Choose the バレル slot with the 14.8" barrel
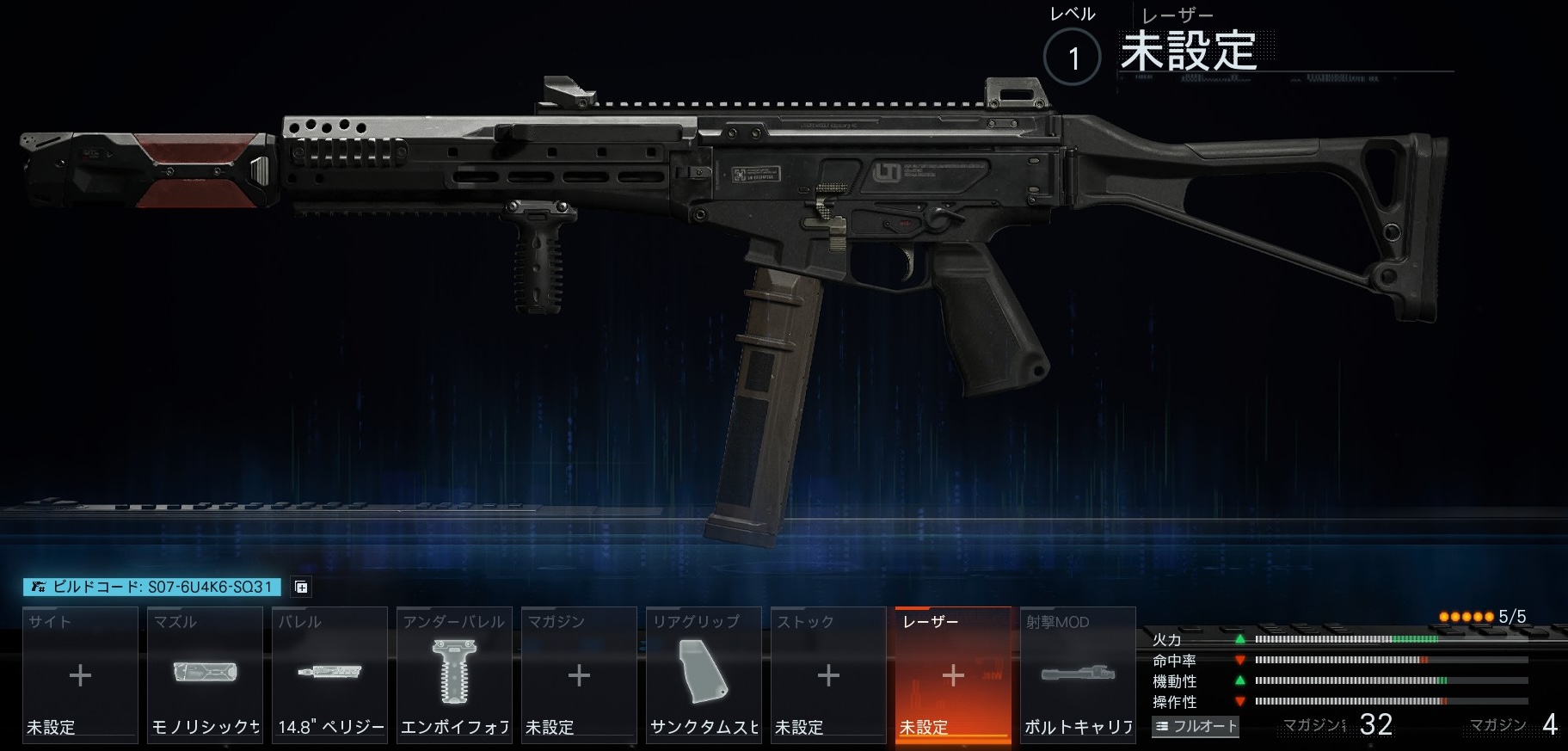The width and height of the screenshot is (1568, 751). pyautogui.click(x=329, y=675)
